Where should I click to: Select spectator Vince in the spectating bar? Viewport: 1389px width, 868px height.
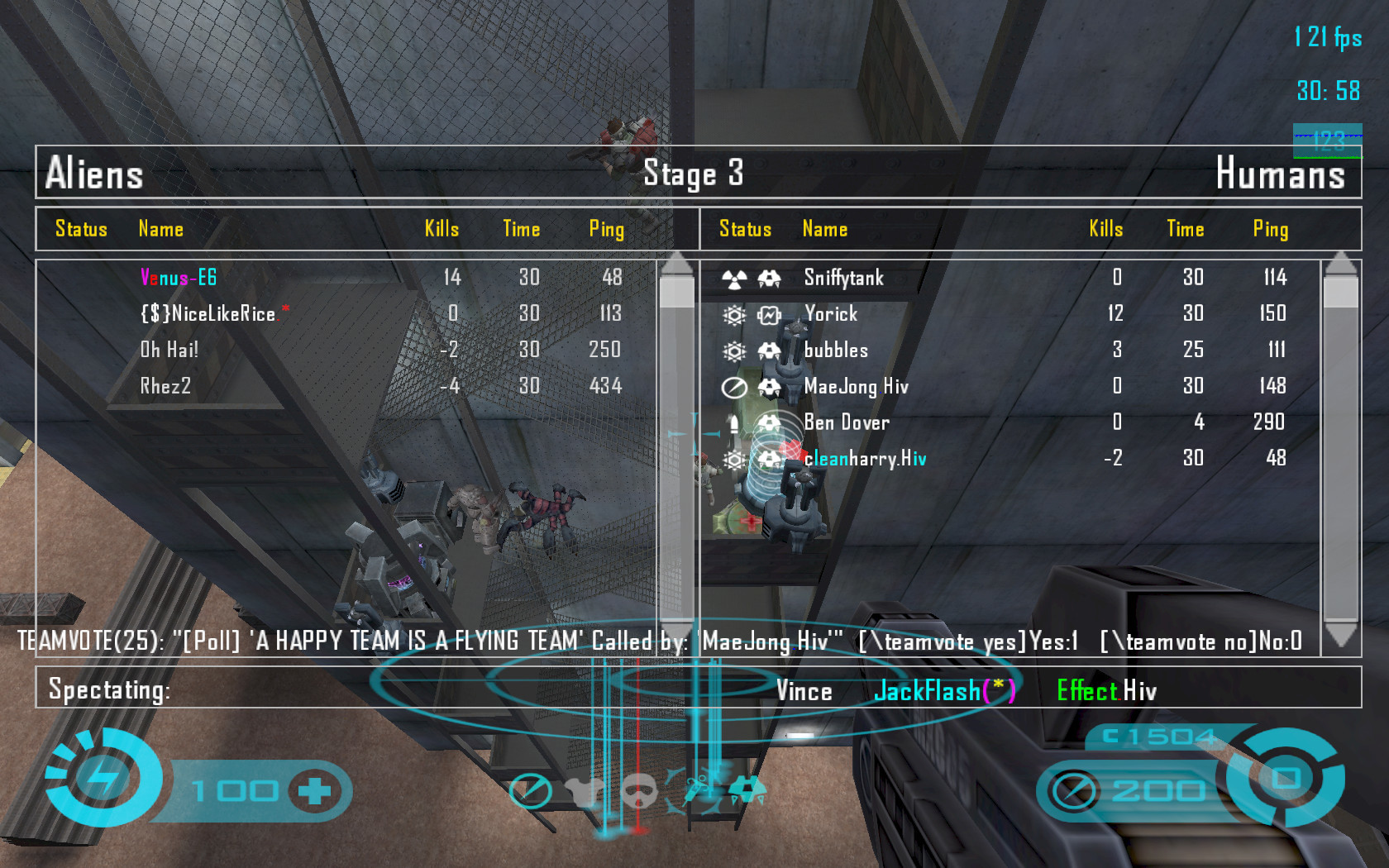coord(804,691)
